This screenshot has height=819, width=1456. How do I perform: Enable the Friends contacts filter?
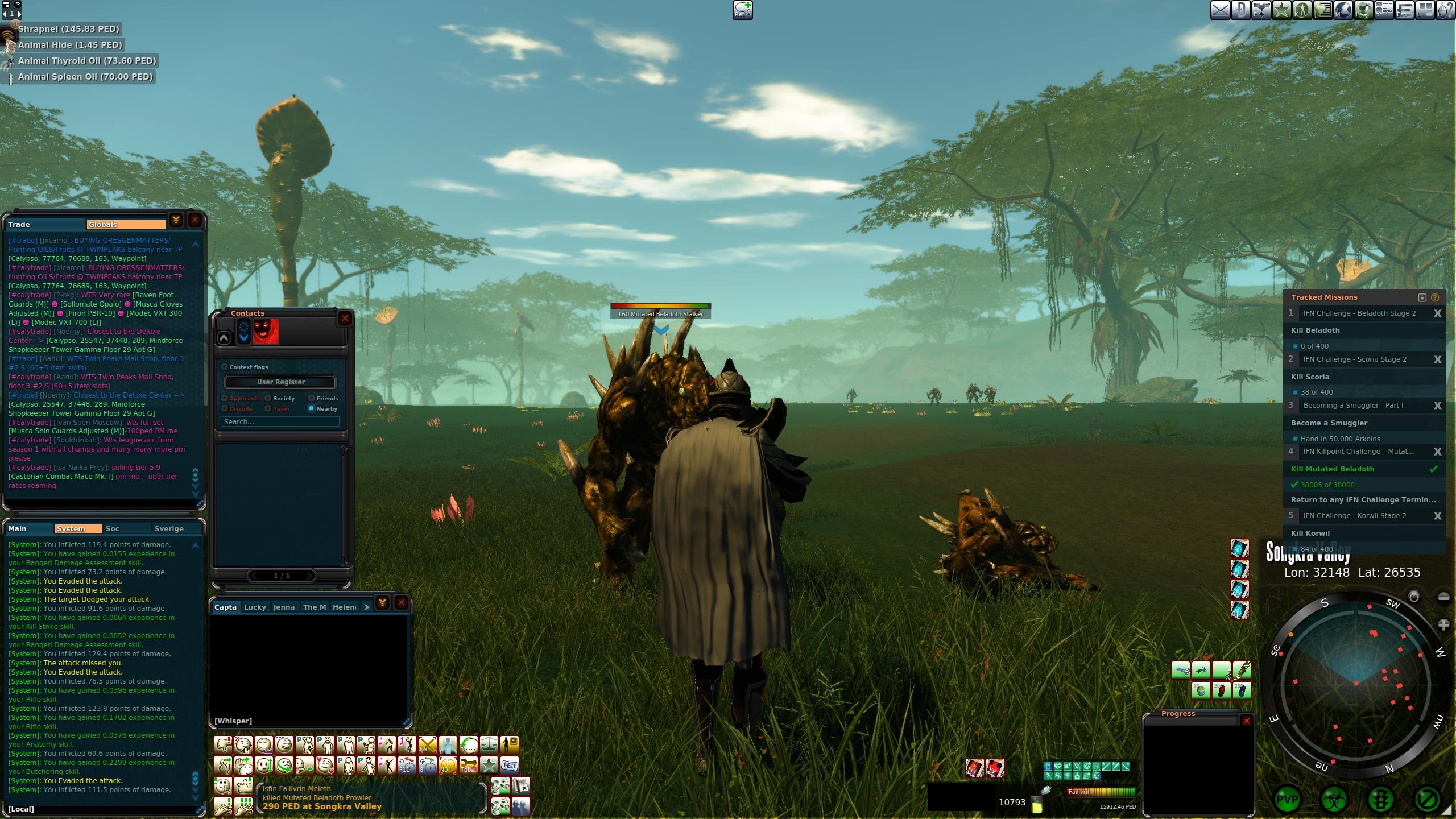pos(312,398)
